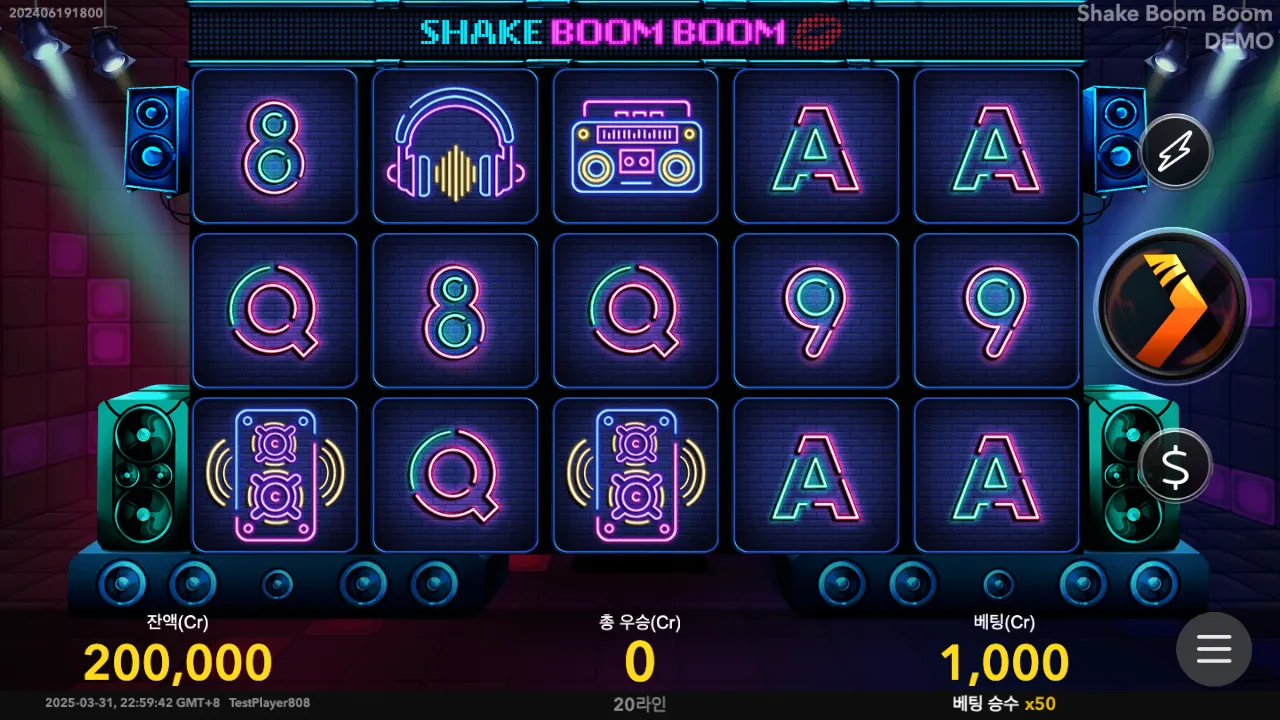Image resolution: width=1280 pixels, height=720 pixels.
Task: Click the neon headphones symbol on reel two
Action: coord(455,147)
